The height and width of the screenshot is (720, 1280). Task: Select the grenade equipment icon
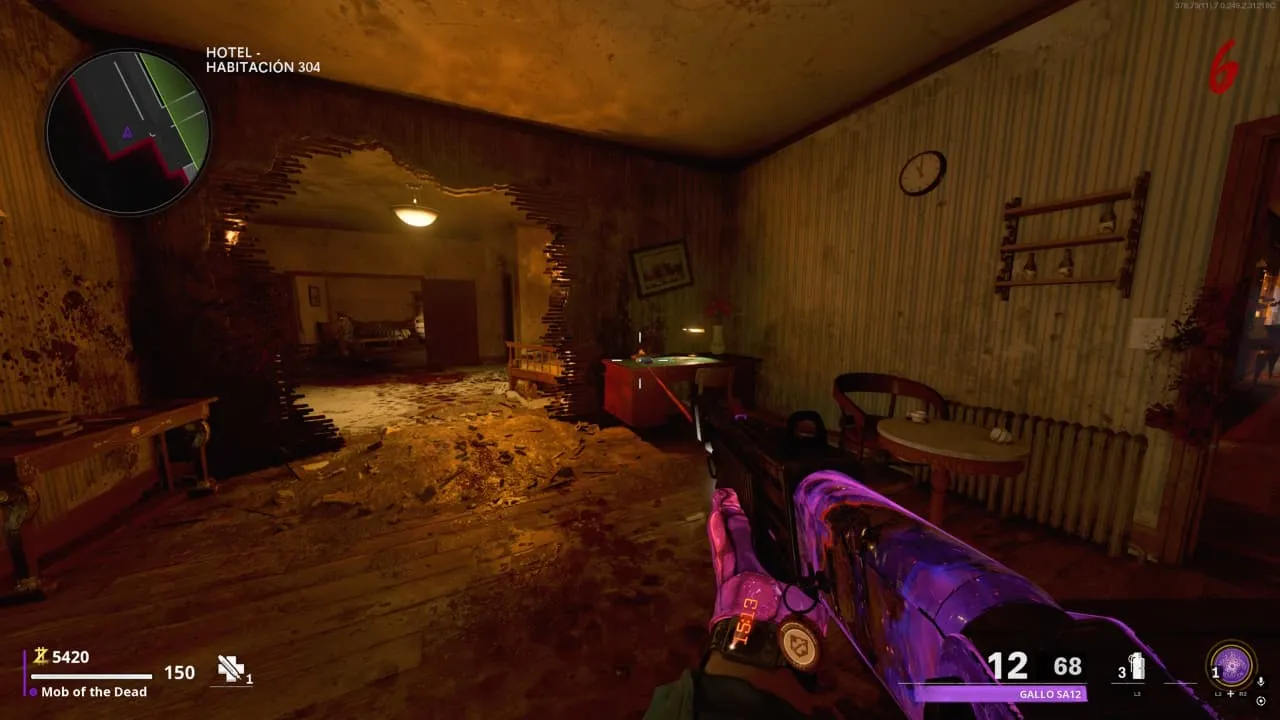[x=1136, y=666]
